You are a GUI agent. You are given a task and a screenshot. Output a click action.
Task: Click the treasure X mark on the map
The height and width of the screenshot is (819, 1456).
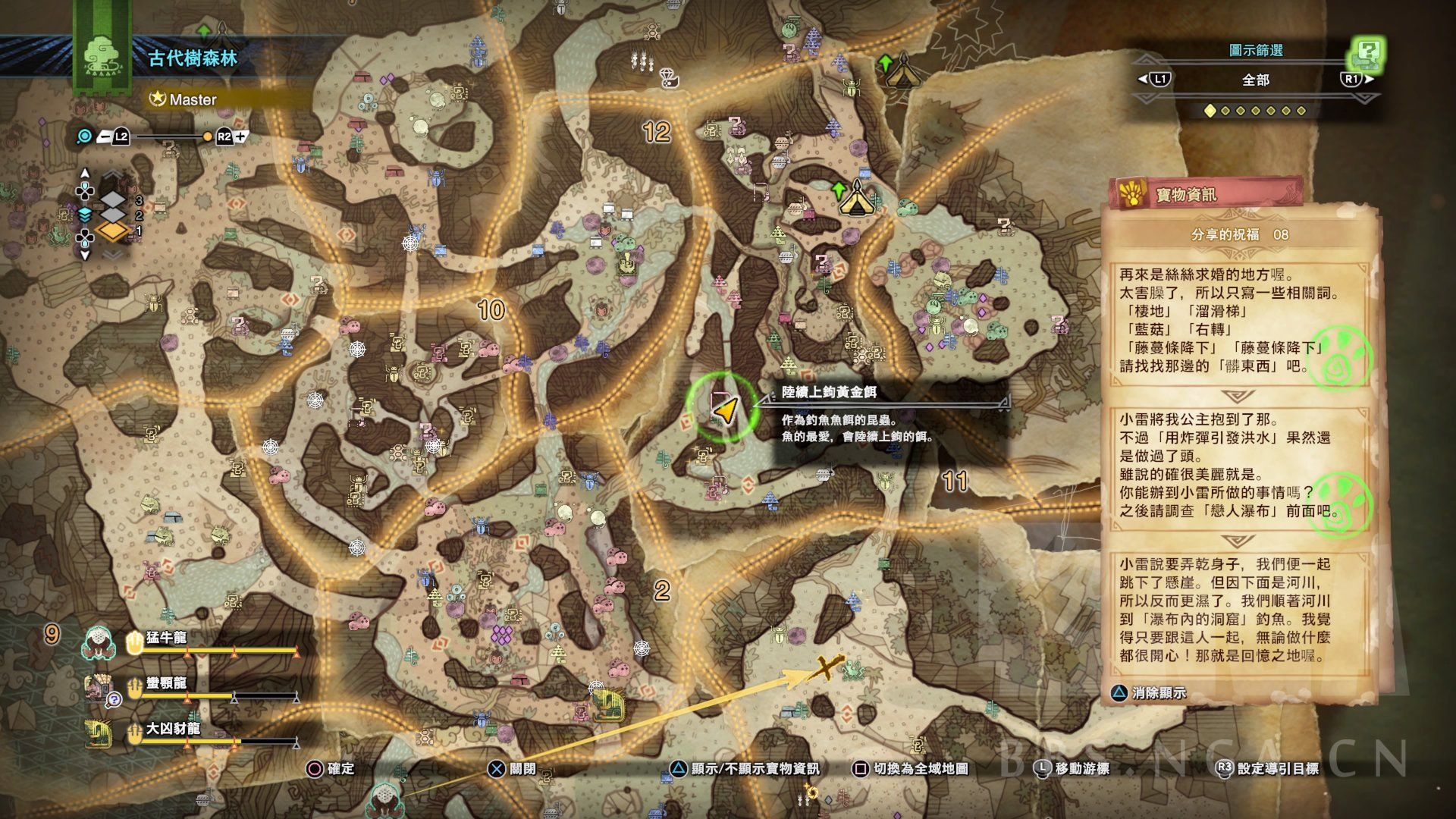pyautogui.click(x=826, y=668)
